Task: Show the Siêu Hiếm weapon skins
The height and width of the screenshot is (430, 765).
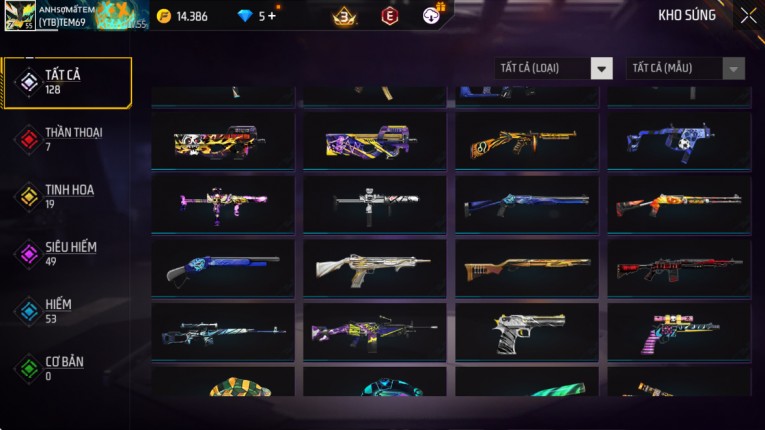Action: click(x=67, y=253)
